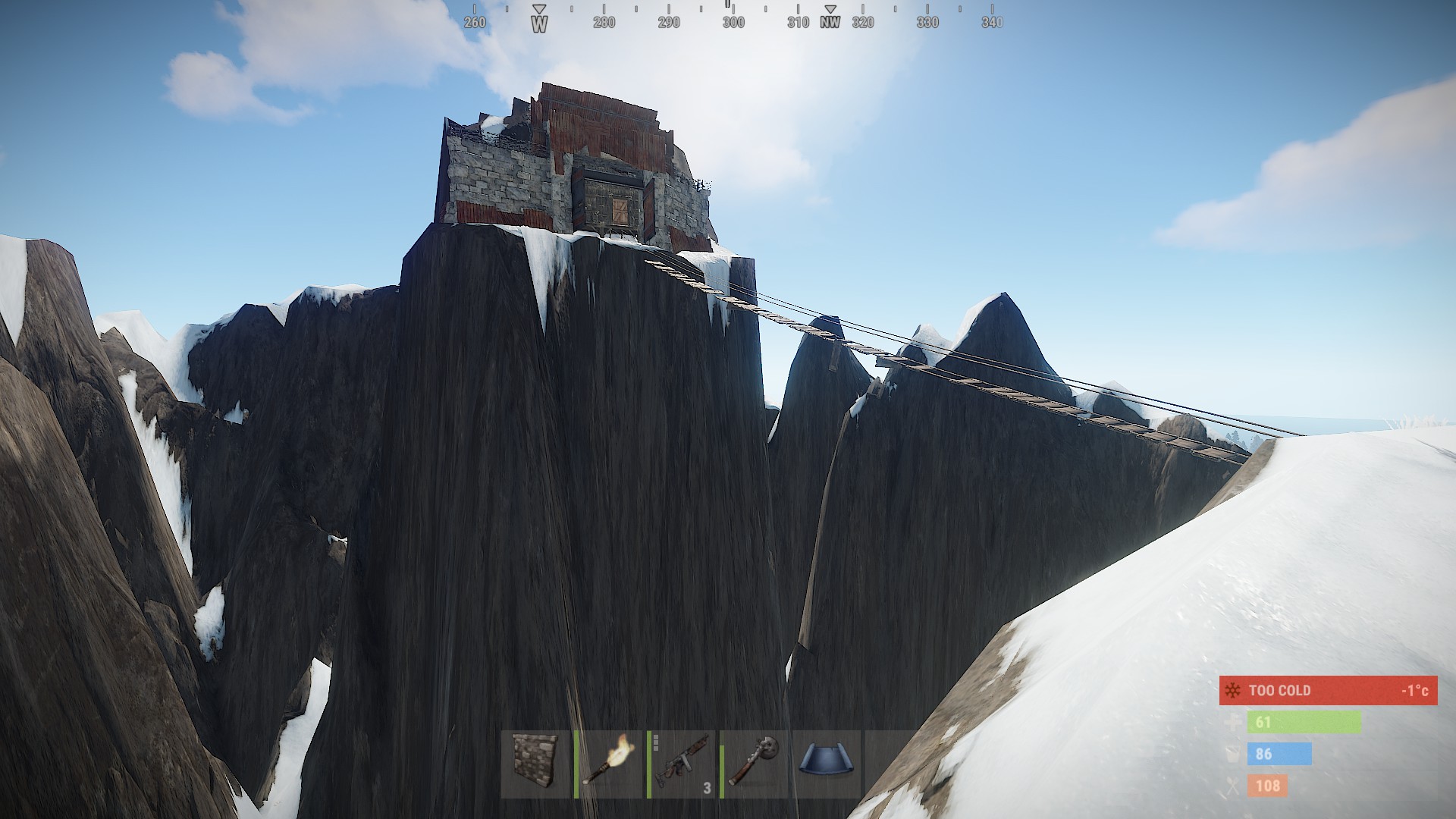Select the hatchet in the hotbar
Screen dimensions: 1456x819
(x=755, y=764)
